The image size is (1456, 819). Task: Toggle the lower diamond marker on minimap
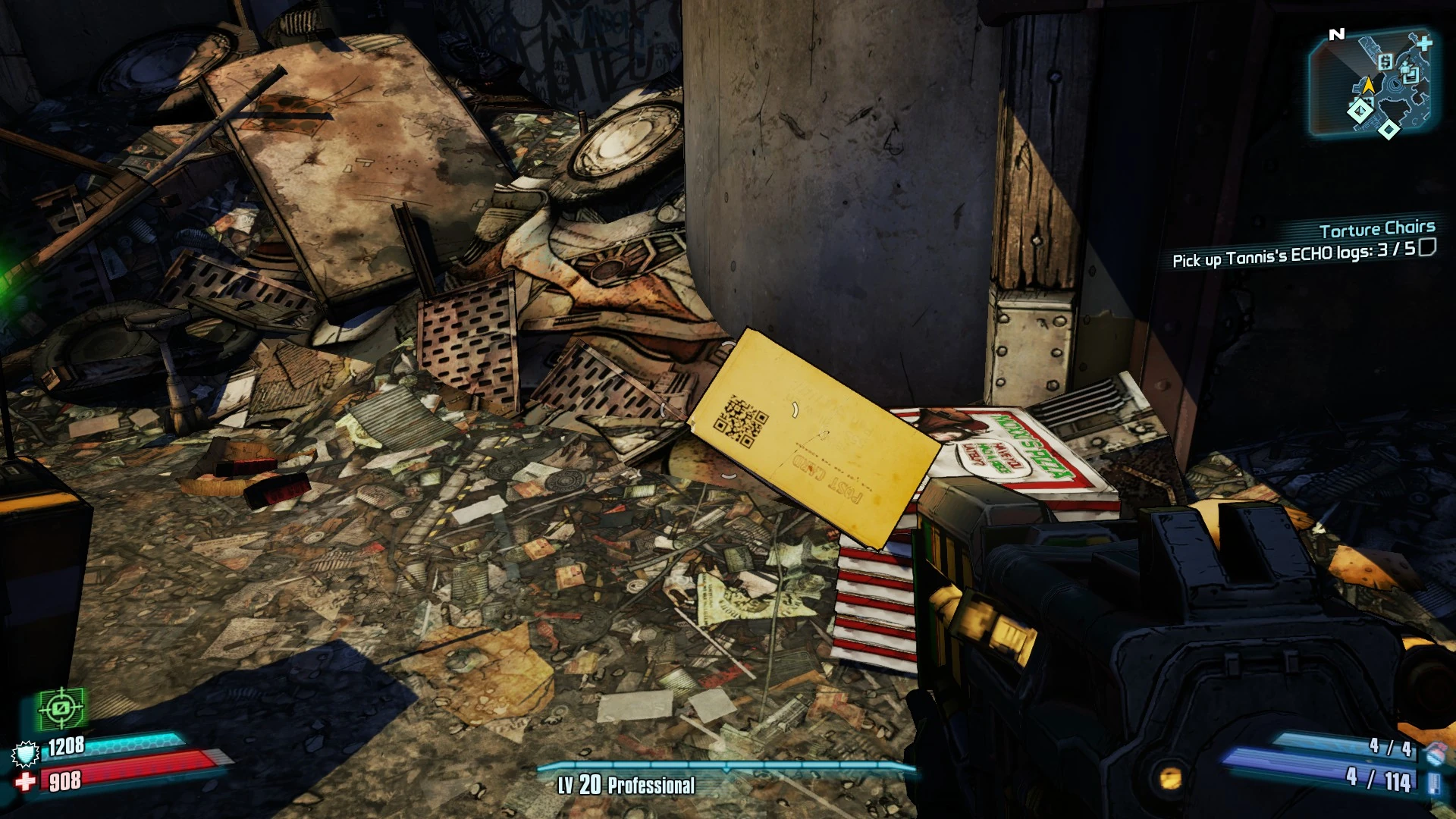pos(1389,129)
